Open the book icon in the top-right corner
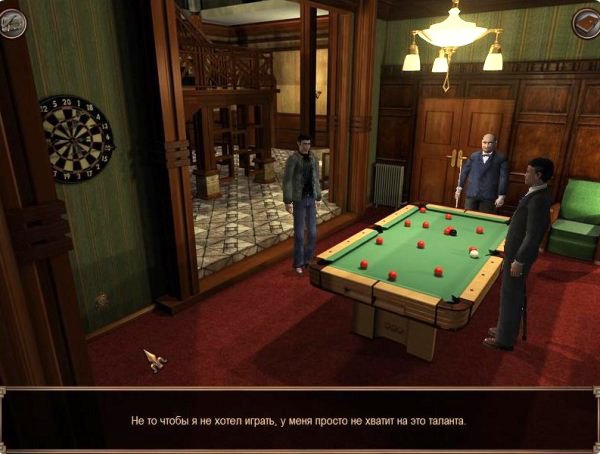Screen dimensions: 600x454 click(x=585, y=23)
